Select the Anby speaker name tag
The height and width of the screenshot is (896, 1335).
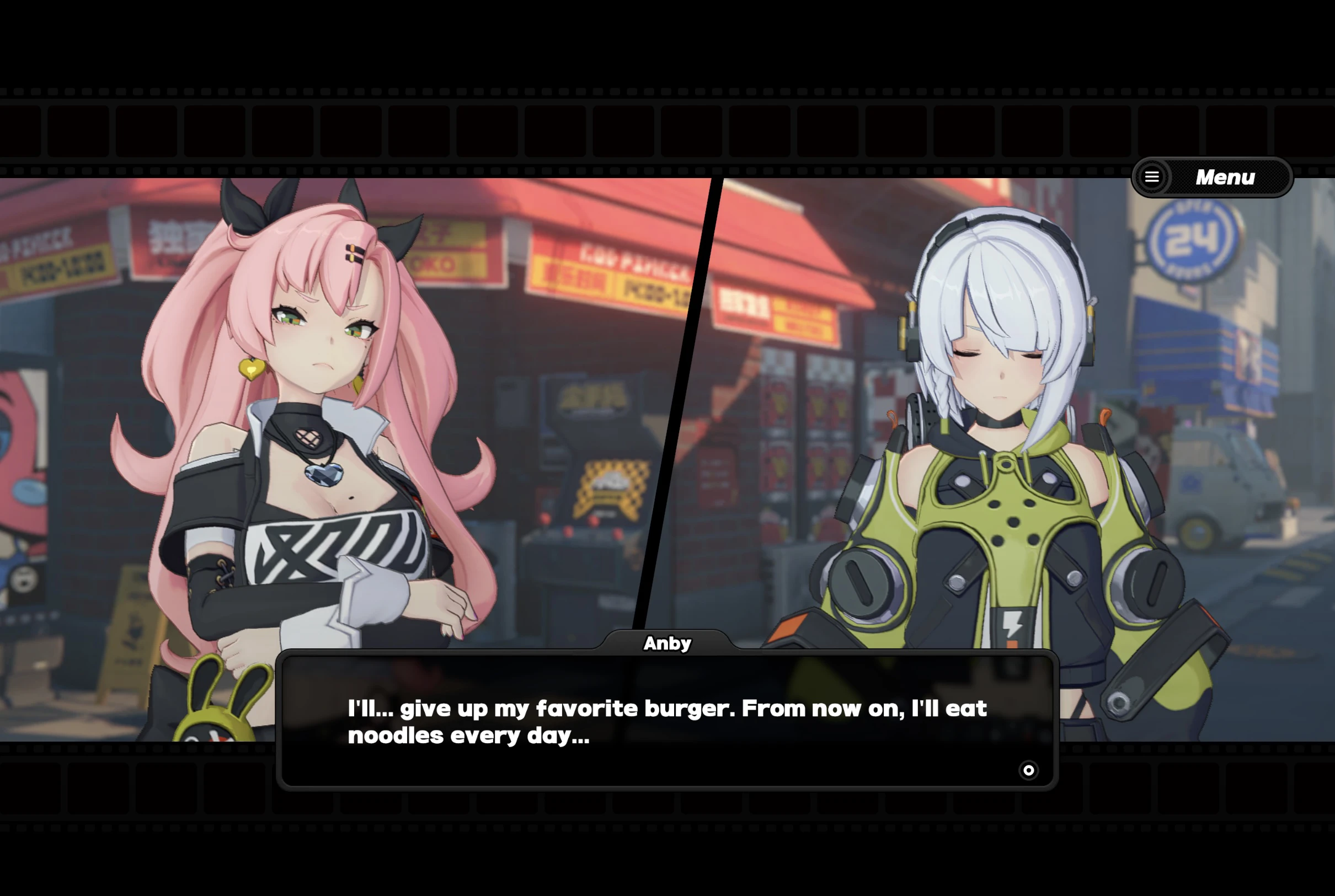(x=666, y=643)
